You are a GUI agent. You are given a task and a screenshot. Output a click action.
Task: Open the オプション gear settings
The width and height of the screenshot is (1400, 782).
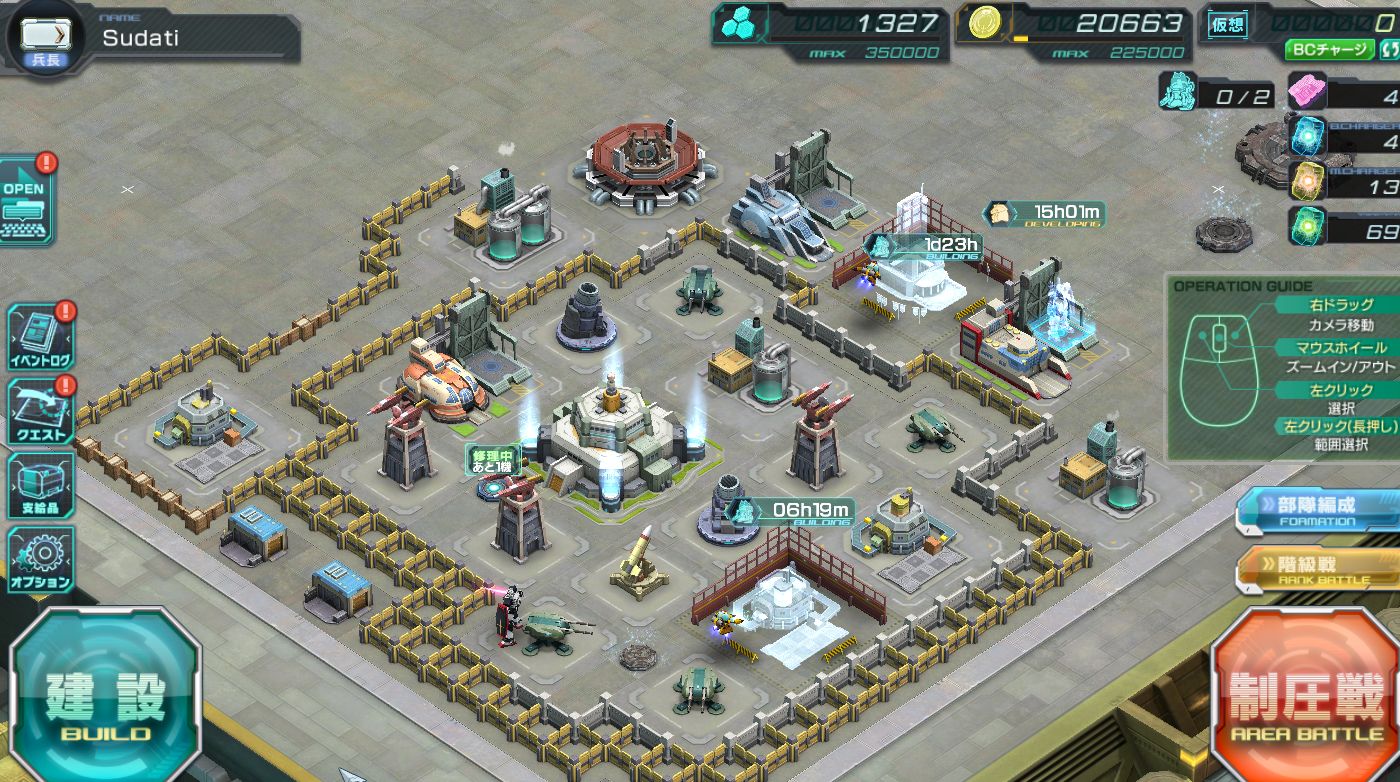pos(40,561)
